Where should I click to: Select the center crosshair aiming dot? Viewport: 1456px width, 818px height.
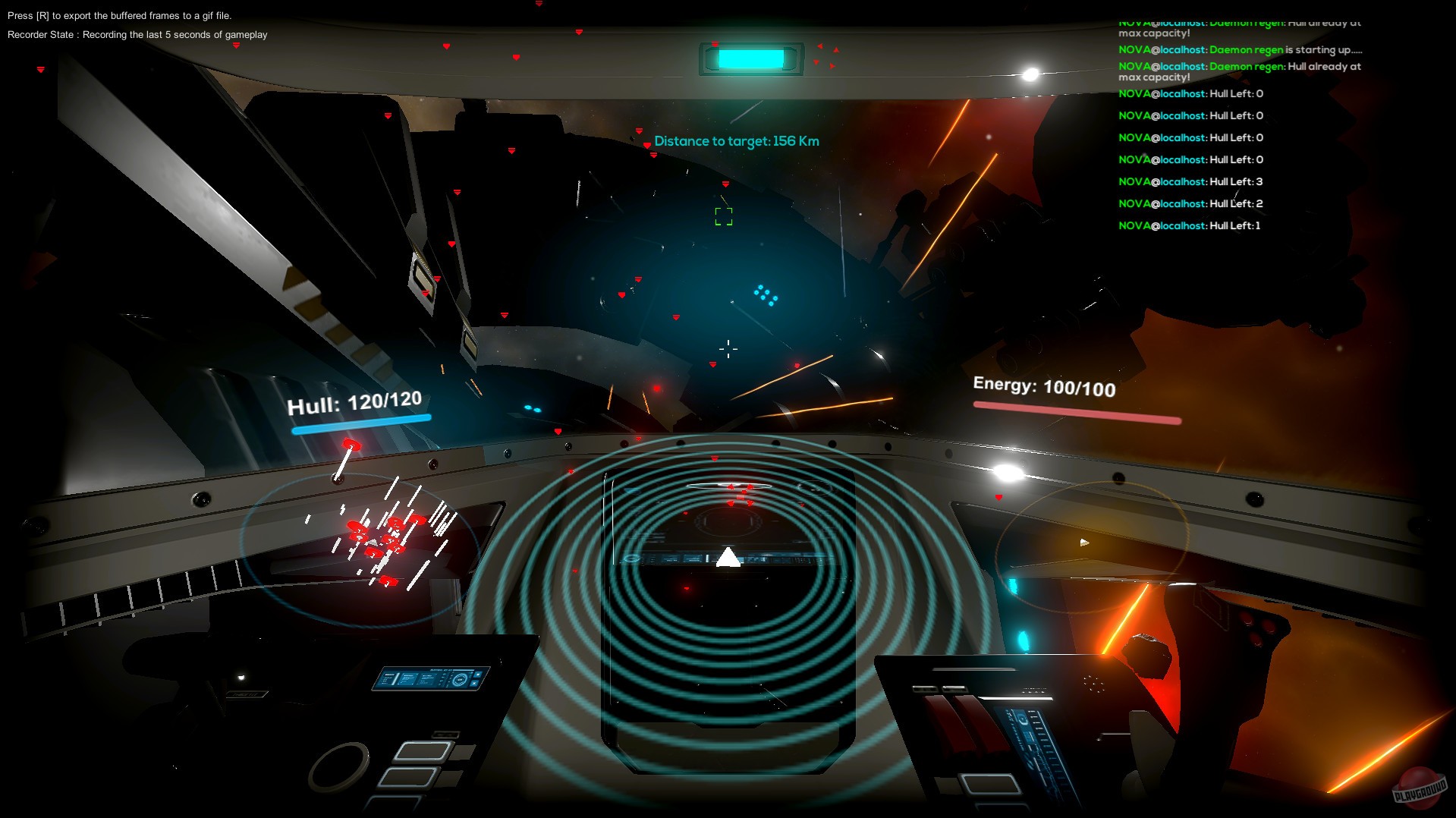coord(729,348)
